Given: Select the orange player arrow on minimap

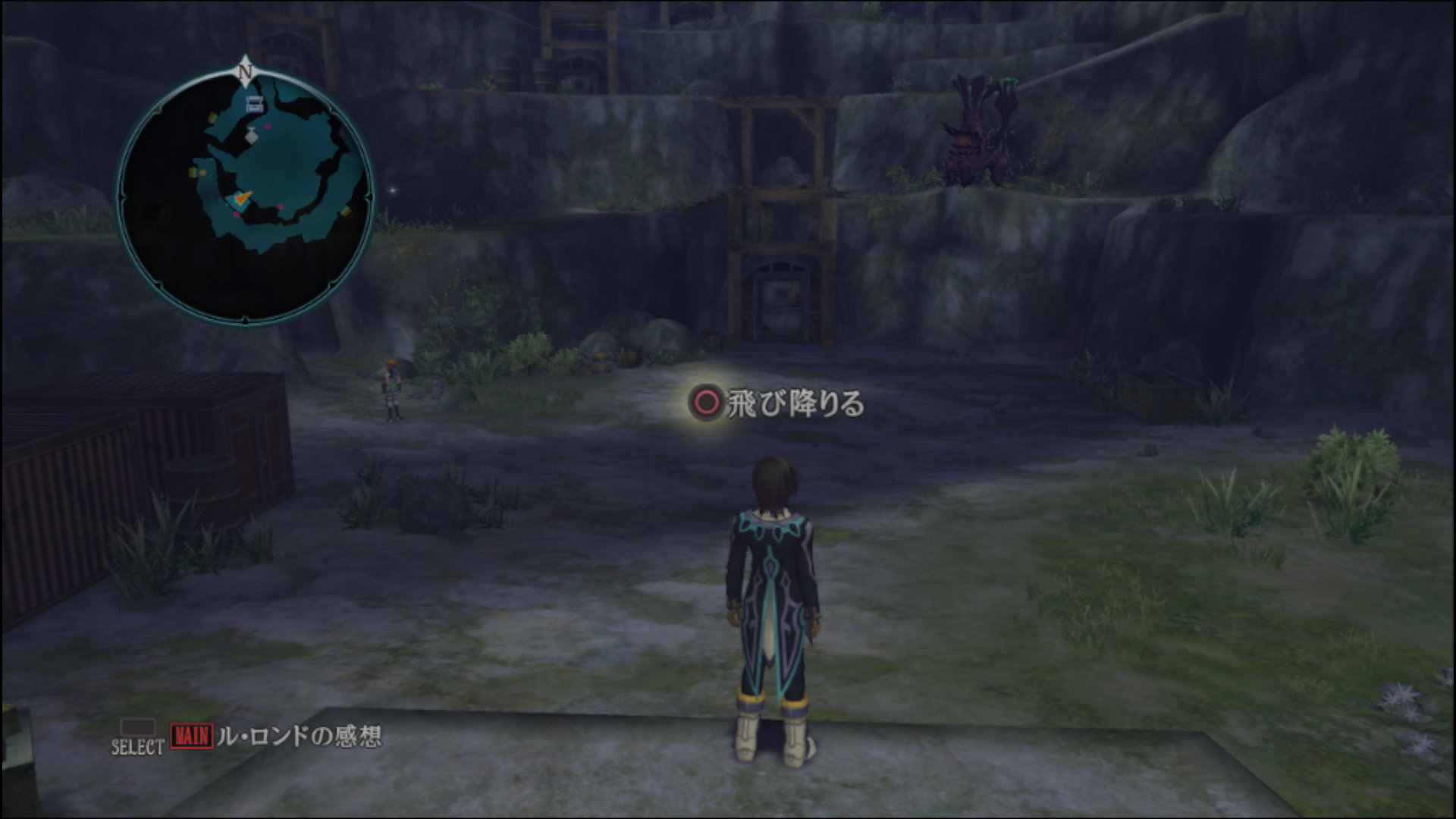Looking at the screenshot, I should tap(241, 199).
